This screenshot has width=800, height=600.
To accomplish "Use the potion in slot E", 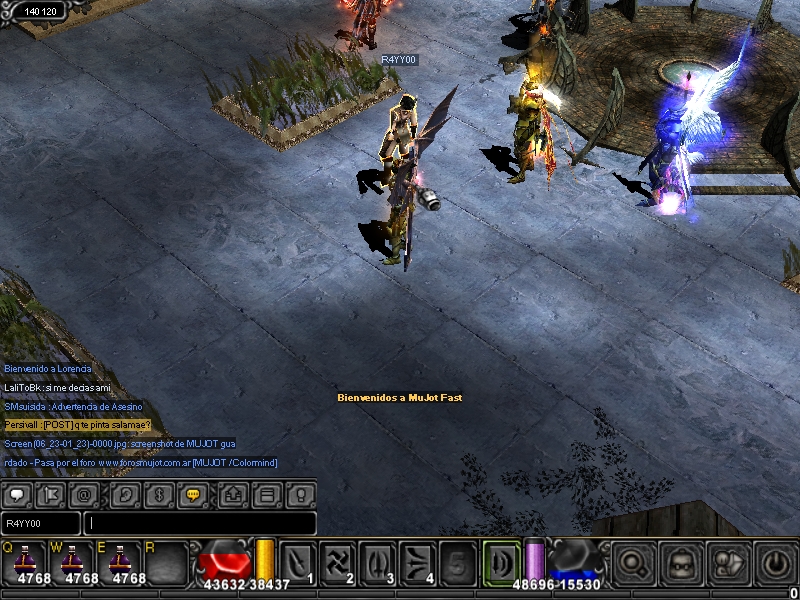I will pyautogui.click(x=122, y=561).
